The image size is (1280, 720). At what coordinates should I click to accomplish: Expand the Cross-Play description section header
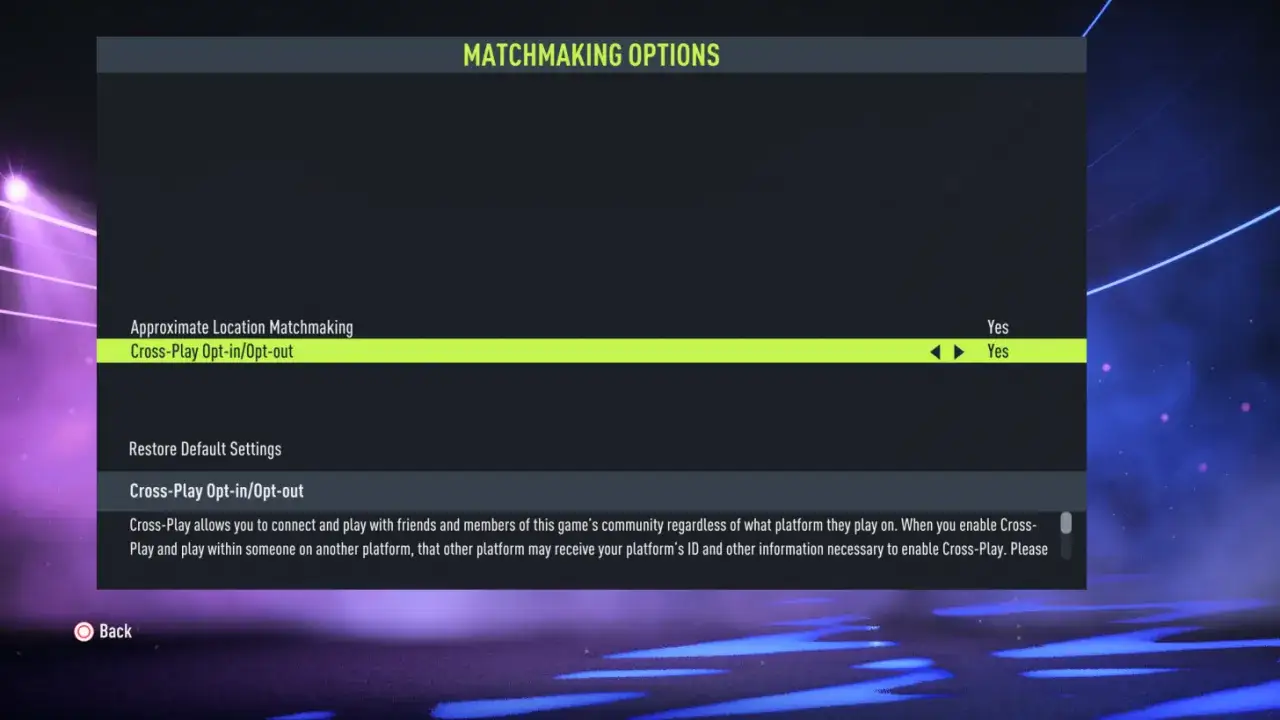pos(217,491)
